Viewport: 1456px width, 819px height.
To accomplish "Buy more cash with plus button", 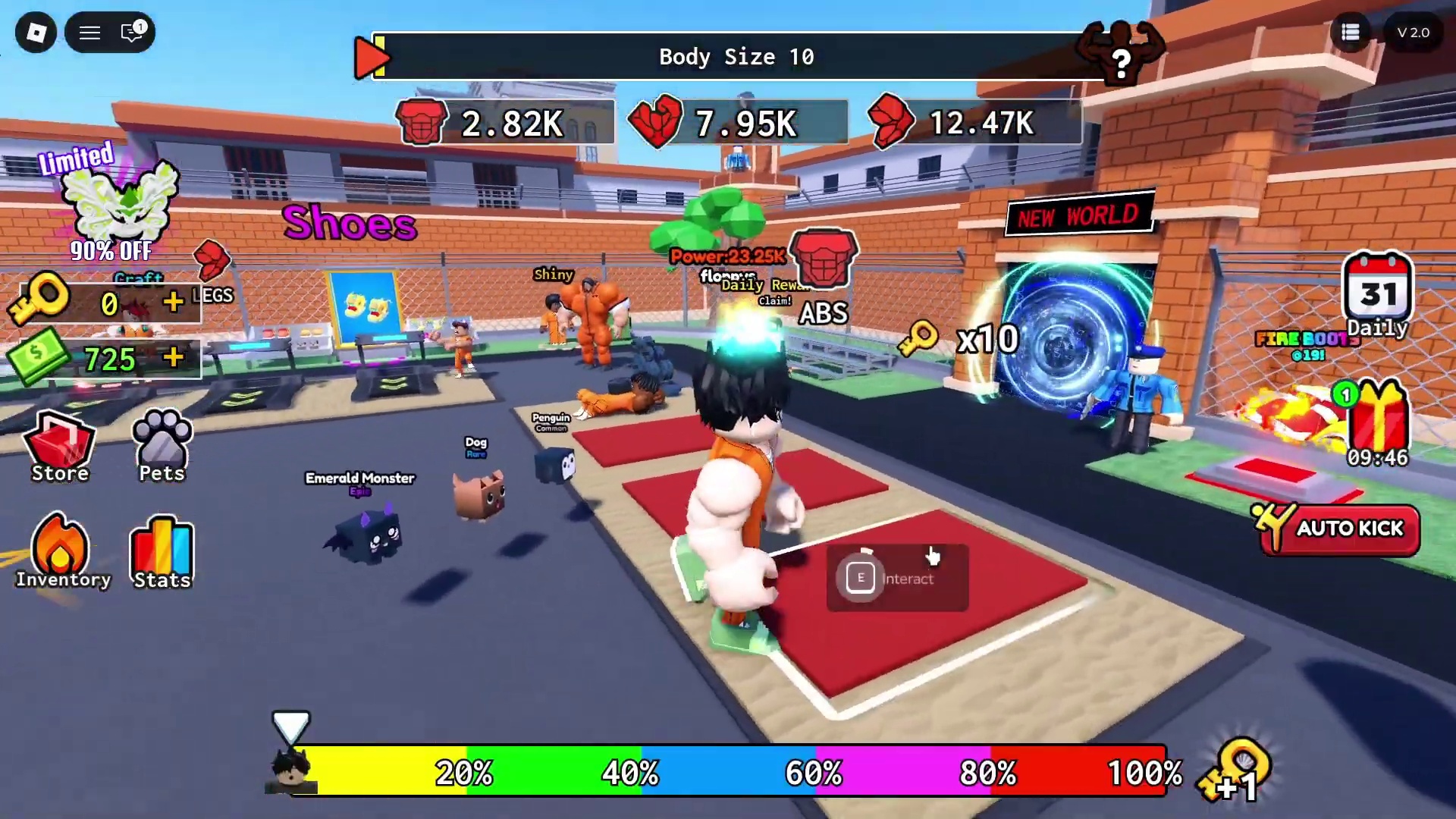I will coord(173,357).
